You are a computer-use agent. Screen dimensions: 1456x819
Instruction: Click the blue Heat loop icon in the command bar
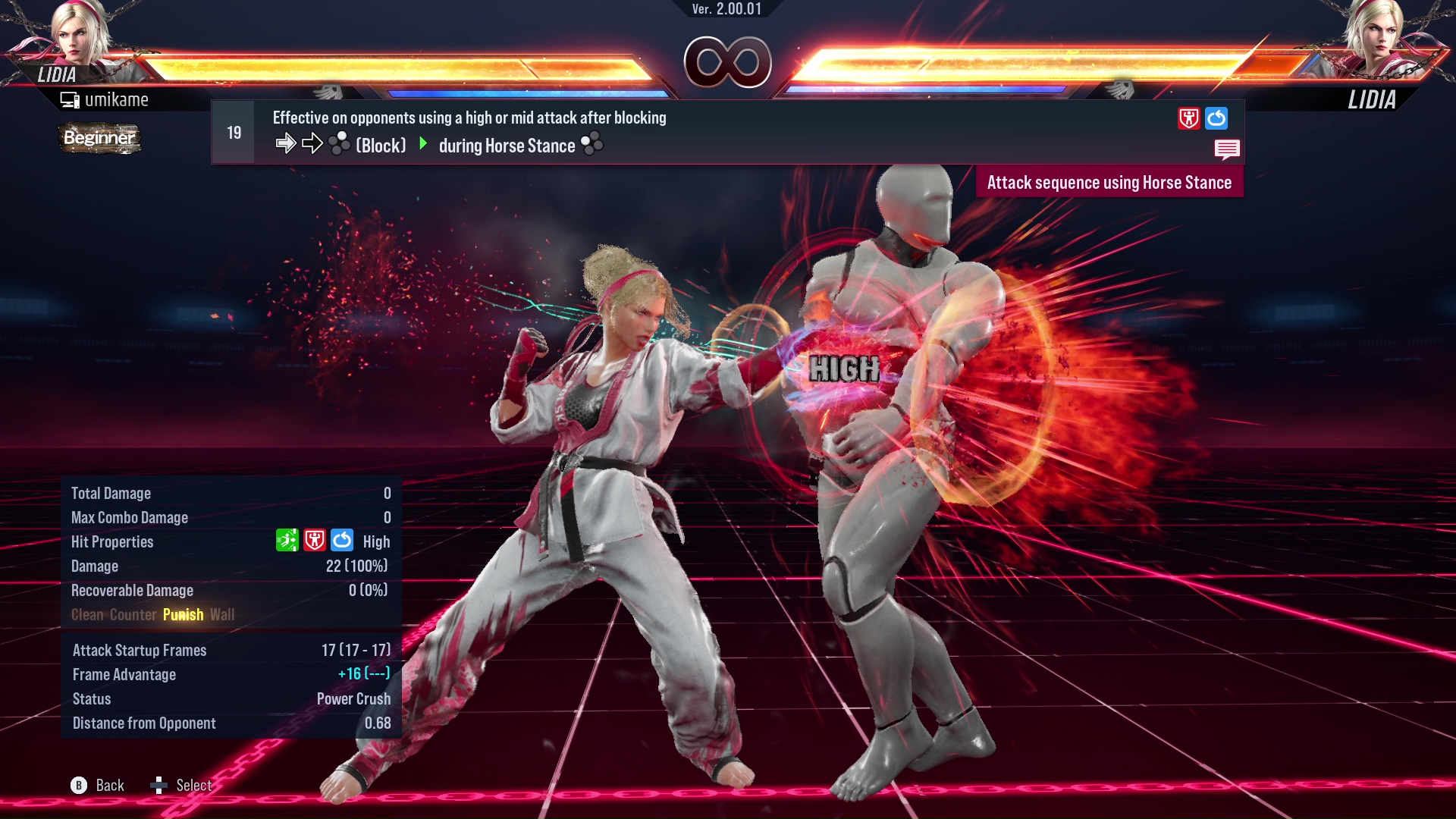tap(1217, 118)
